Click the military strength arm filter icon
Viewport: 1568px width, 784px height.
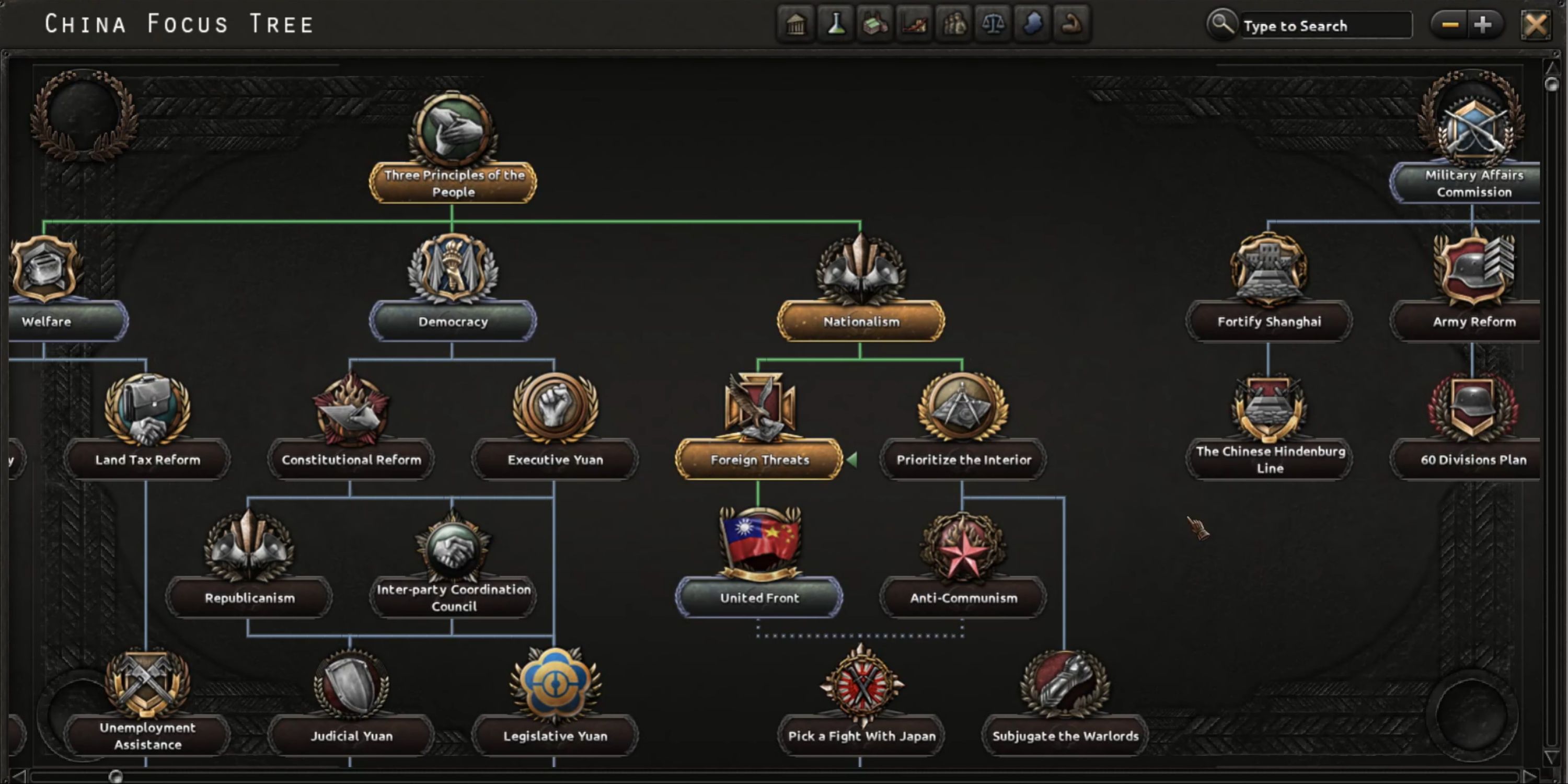coord(1073,25)
